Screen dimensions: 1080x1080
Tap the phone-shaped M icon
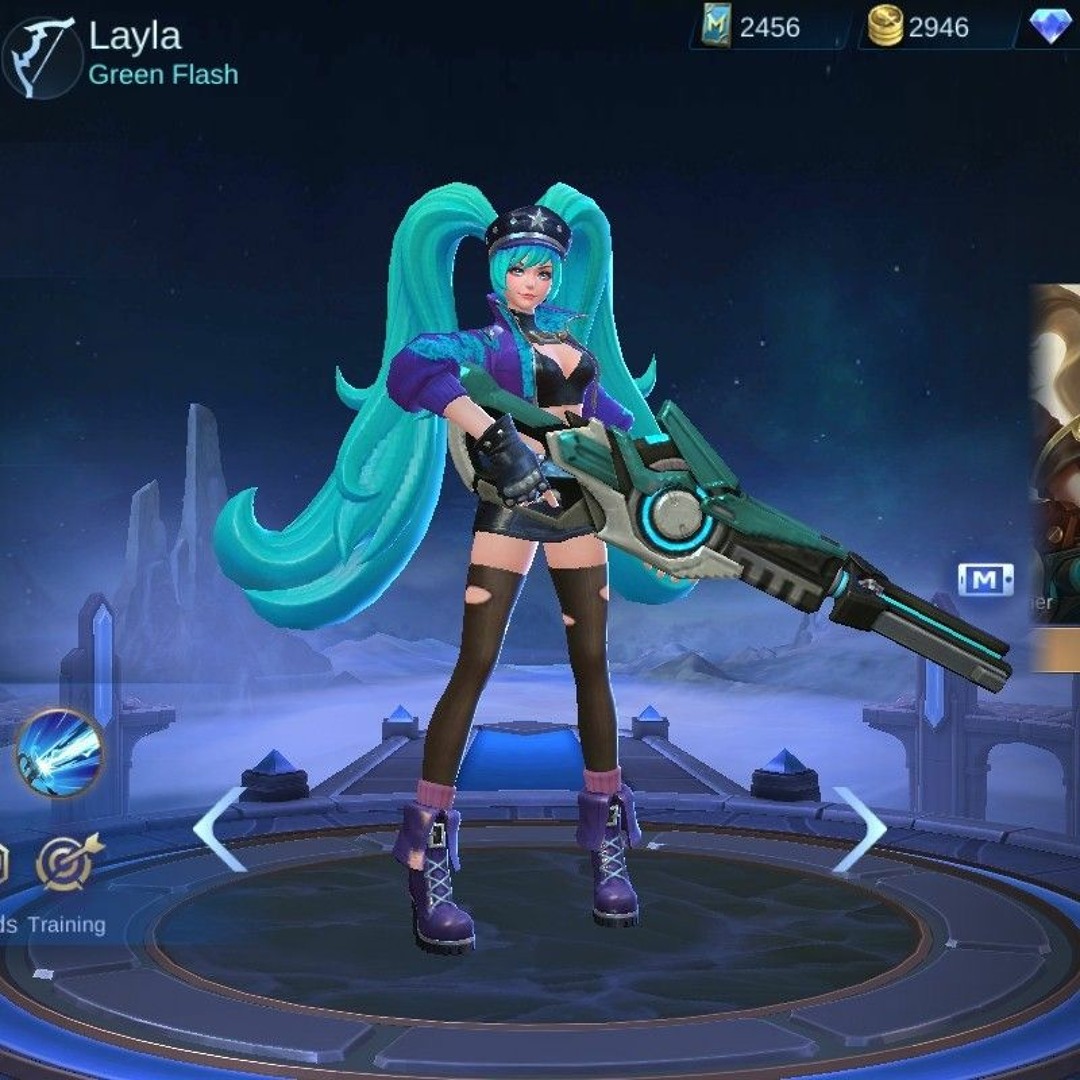pos(985,579)
